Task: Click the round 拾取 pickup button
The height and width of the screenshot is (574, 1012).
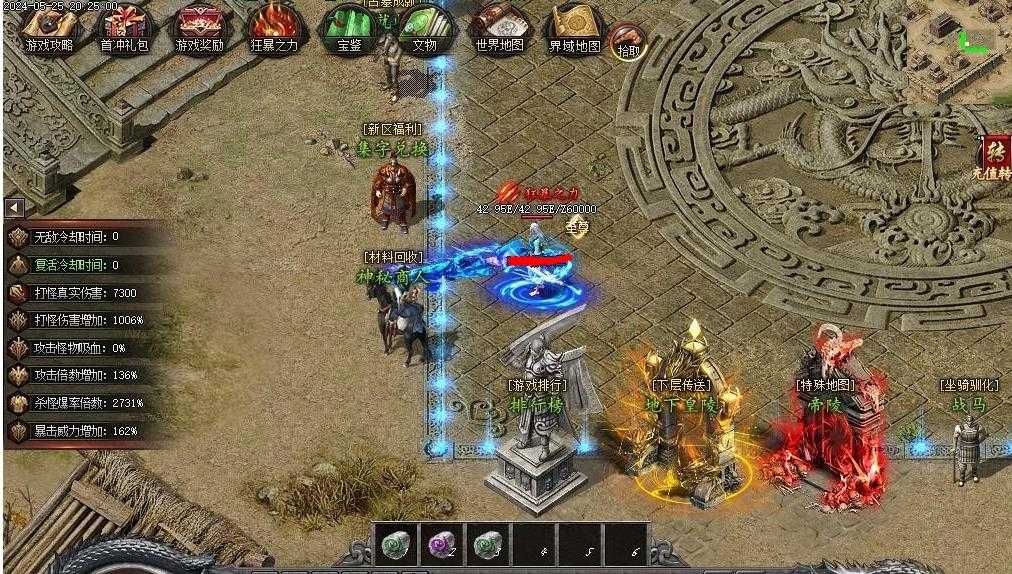Action: (628, 42)
